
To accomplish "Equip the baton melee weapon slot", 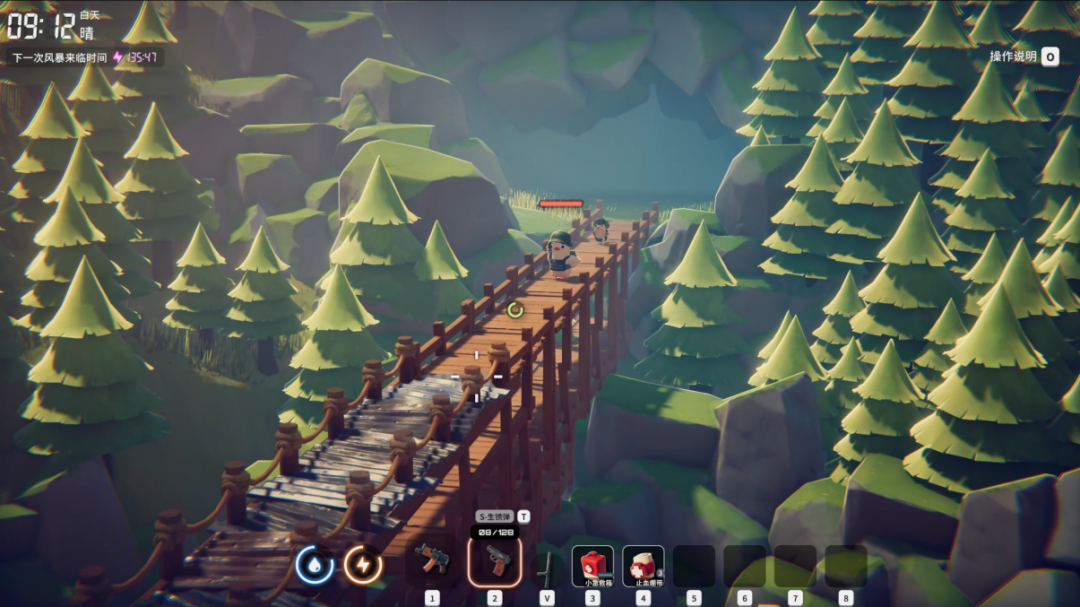I will click(x=547, y=566).
